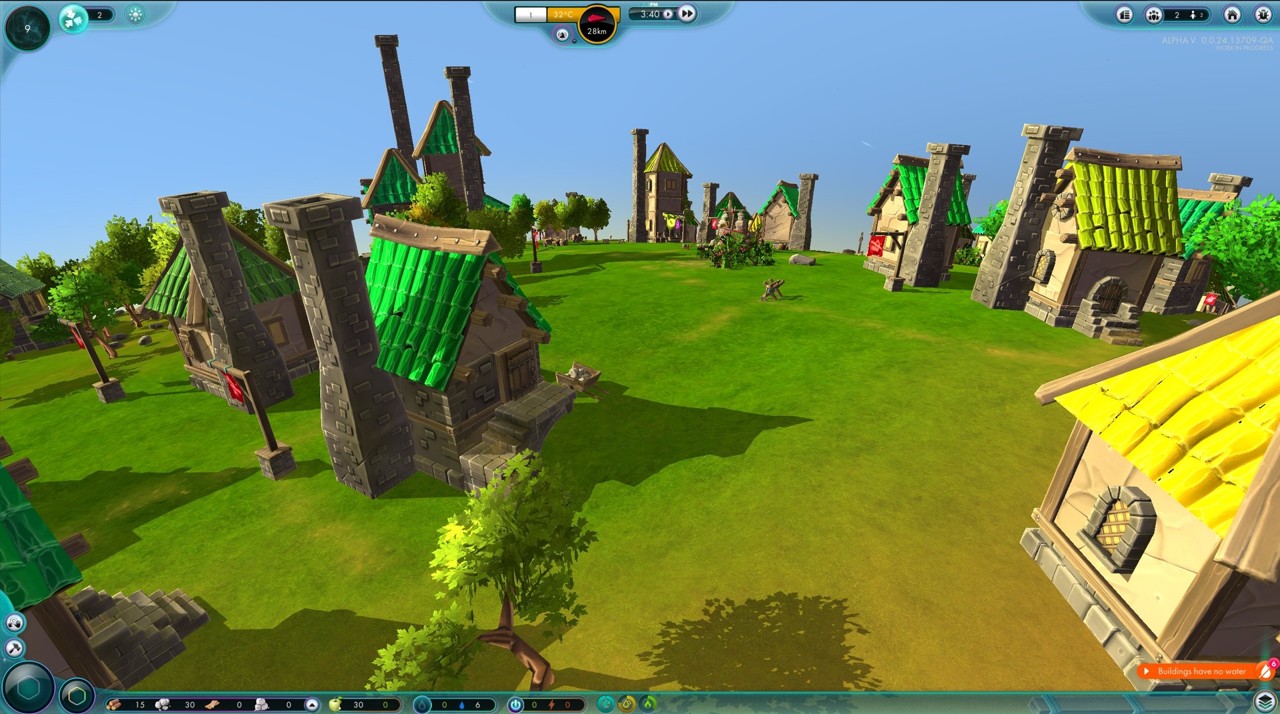Select the green flame icon
1280x714 pixels.
648,703
